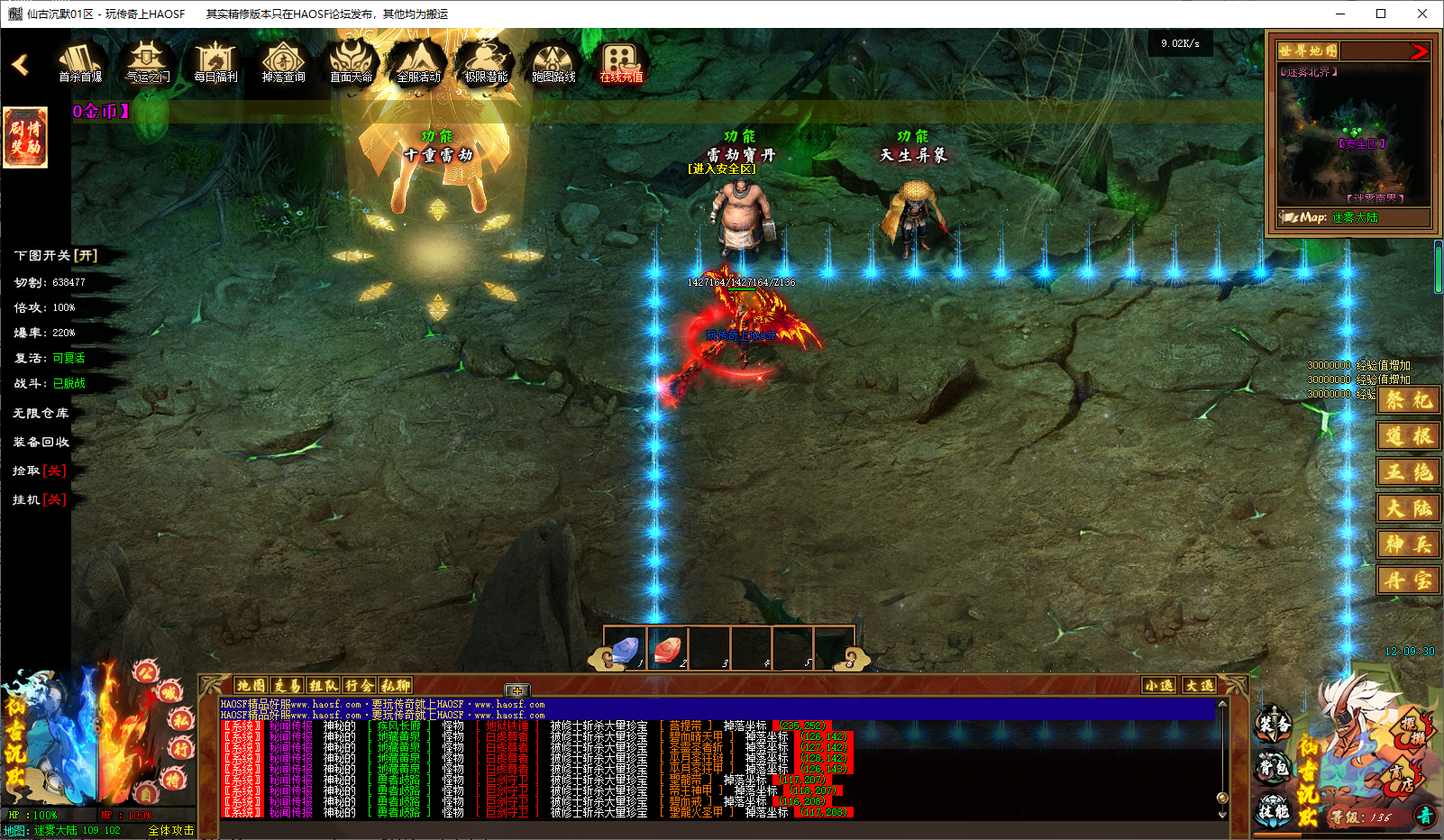Open the 神兵 panel
The width and height of the screenshot is (1444, 840).
click(x=1408, y=544)
